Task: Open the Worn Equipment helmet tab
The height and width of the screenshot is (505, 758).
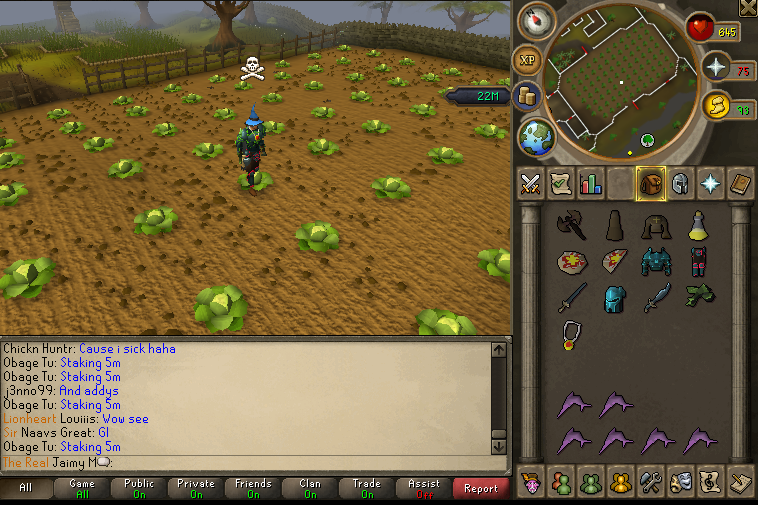Action: (x=680, y=183)
